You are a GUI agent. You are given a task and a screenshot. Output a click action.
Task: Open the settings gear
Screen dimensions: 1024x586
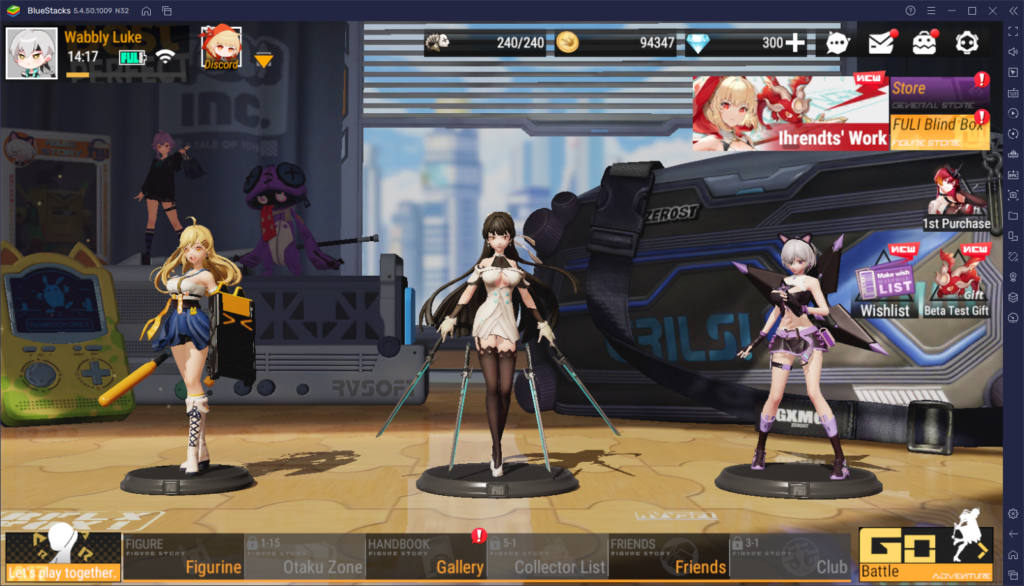pos(966,43)
